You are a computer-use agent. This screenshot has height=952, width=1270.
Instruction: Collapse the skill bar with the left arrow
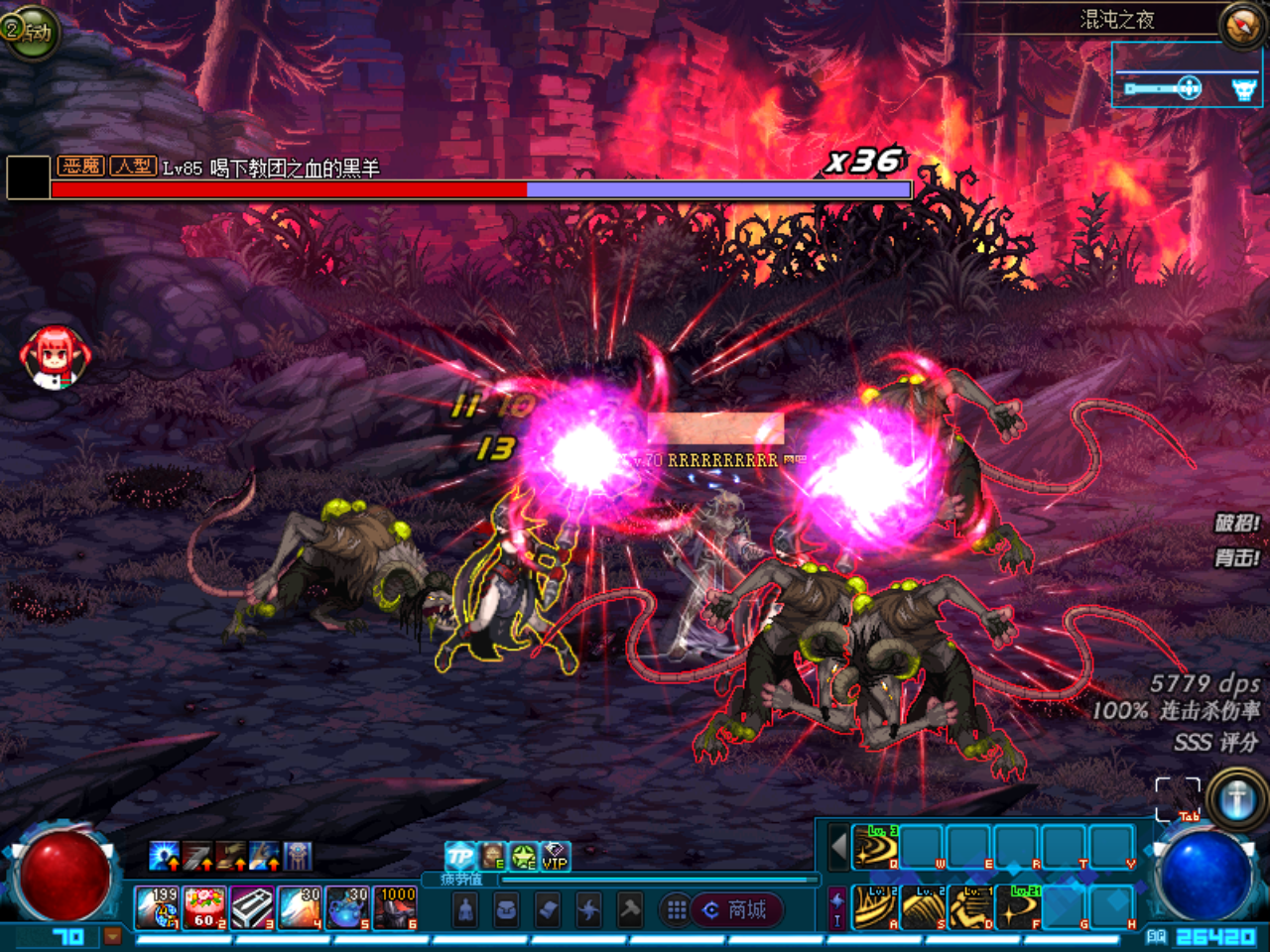[x=838, y=846]
